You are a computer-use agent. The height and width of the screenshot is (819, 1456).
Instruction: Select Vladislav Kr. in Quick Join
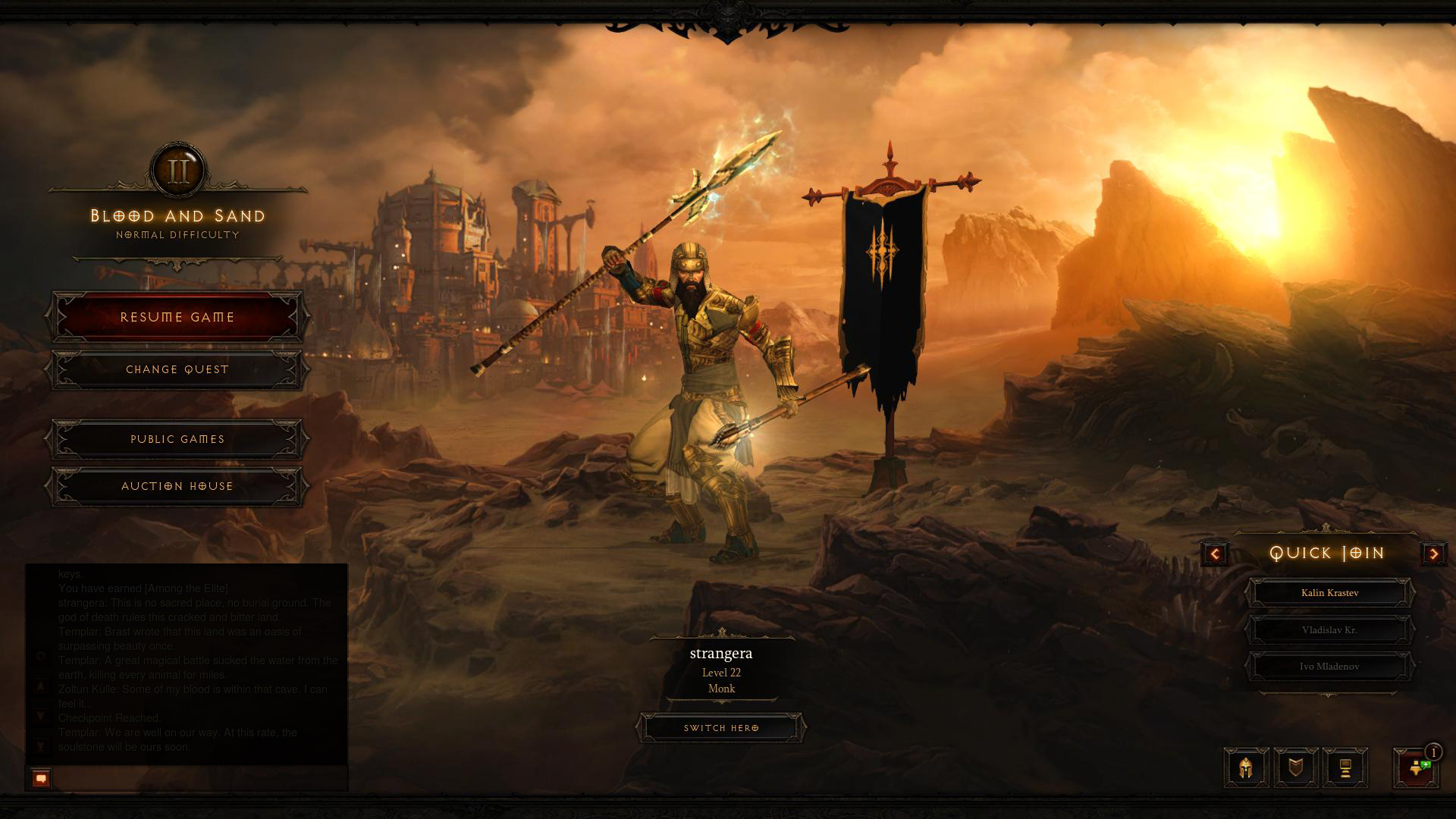[x=1329, y=630]
